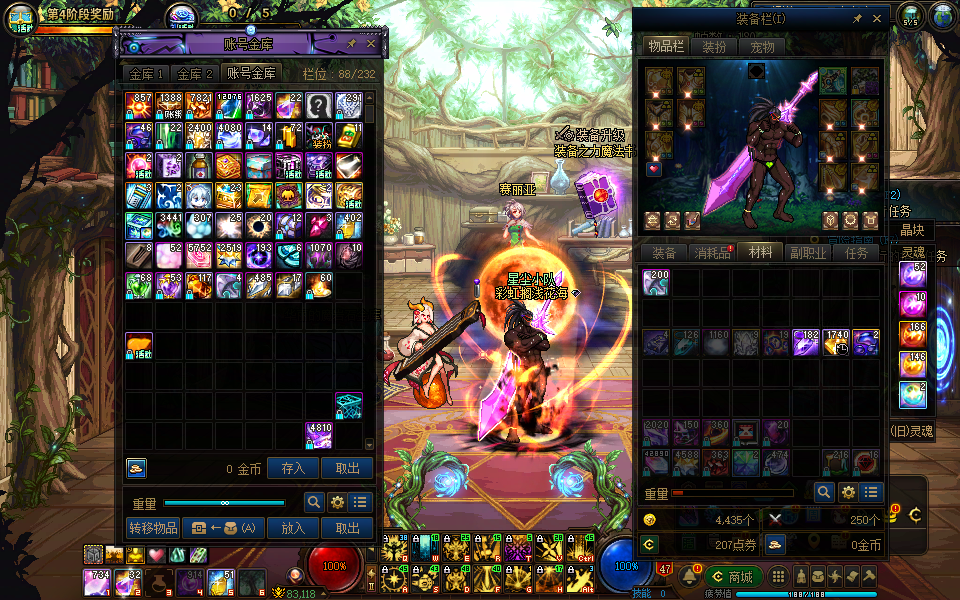Switch to the 装备 equipment inventory tab
This screenshot has height=600, width=960.
(664, 253)
